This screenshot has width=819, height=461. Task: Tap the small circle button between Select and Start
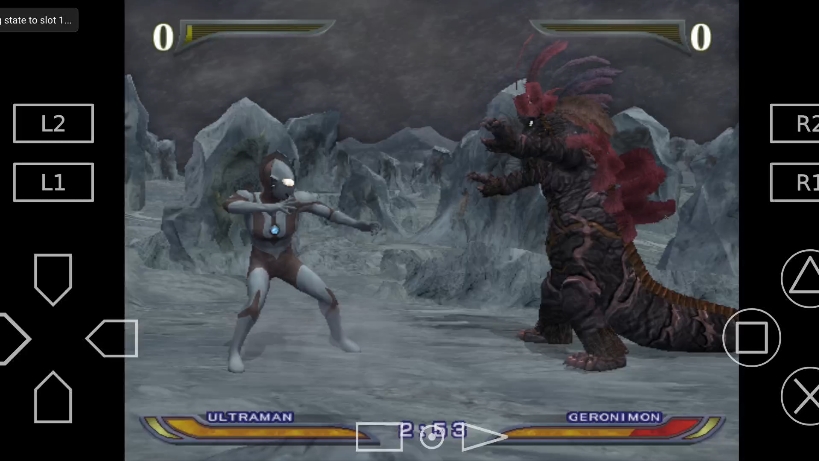pyautogui.click(x=432, y=438)
